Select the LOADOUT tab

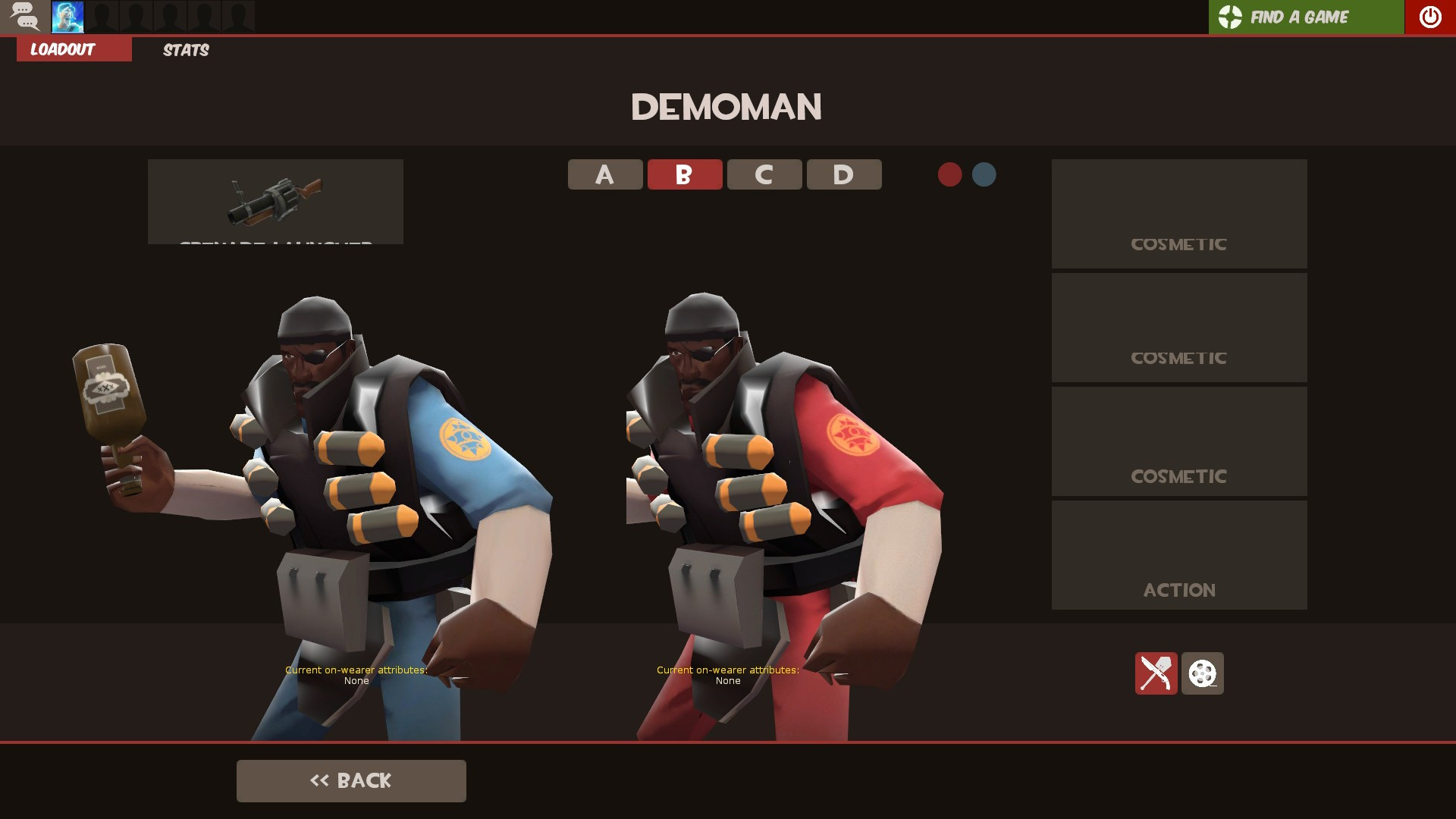click(73, 49)
